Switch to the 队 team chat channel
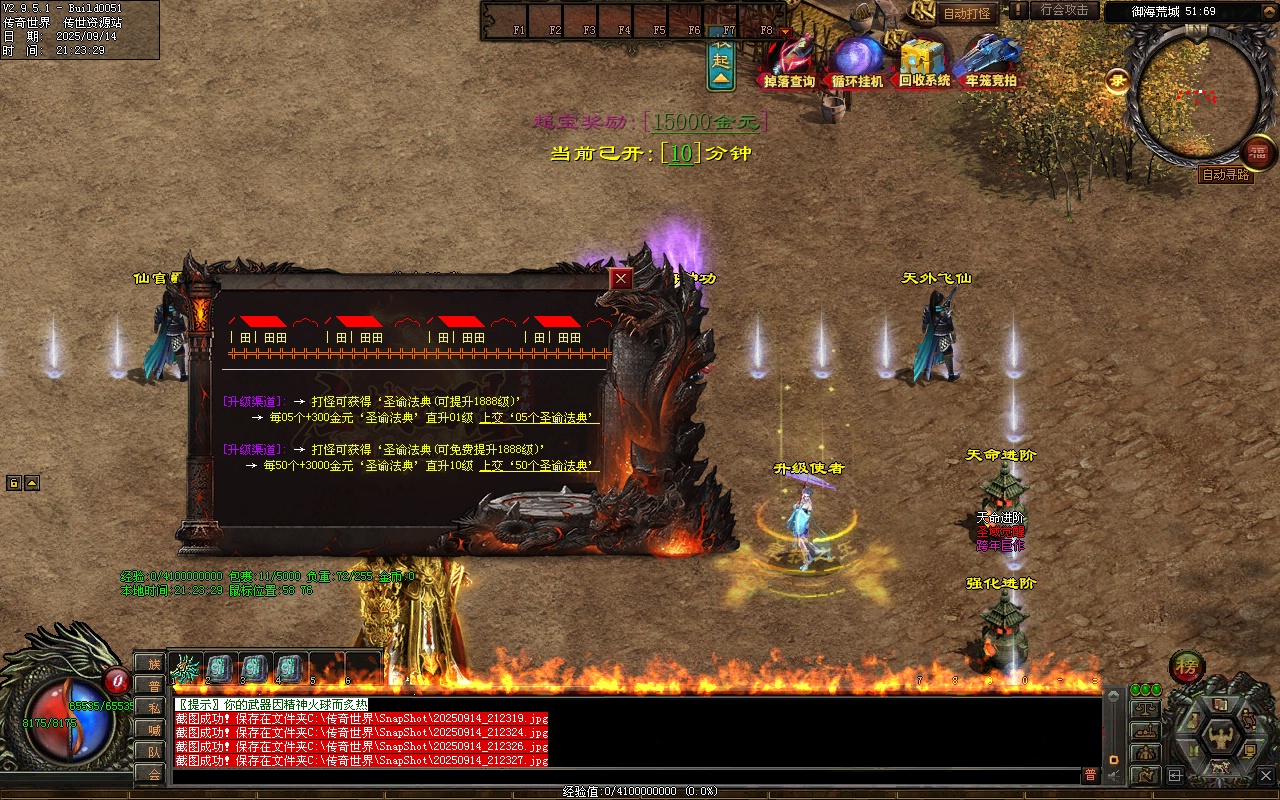1280x800 pixels. (x=154, y=751)
